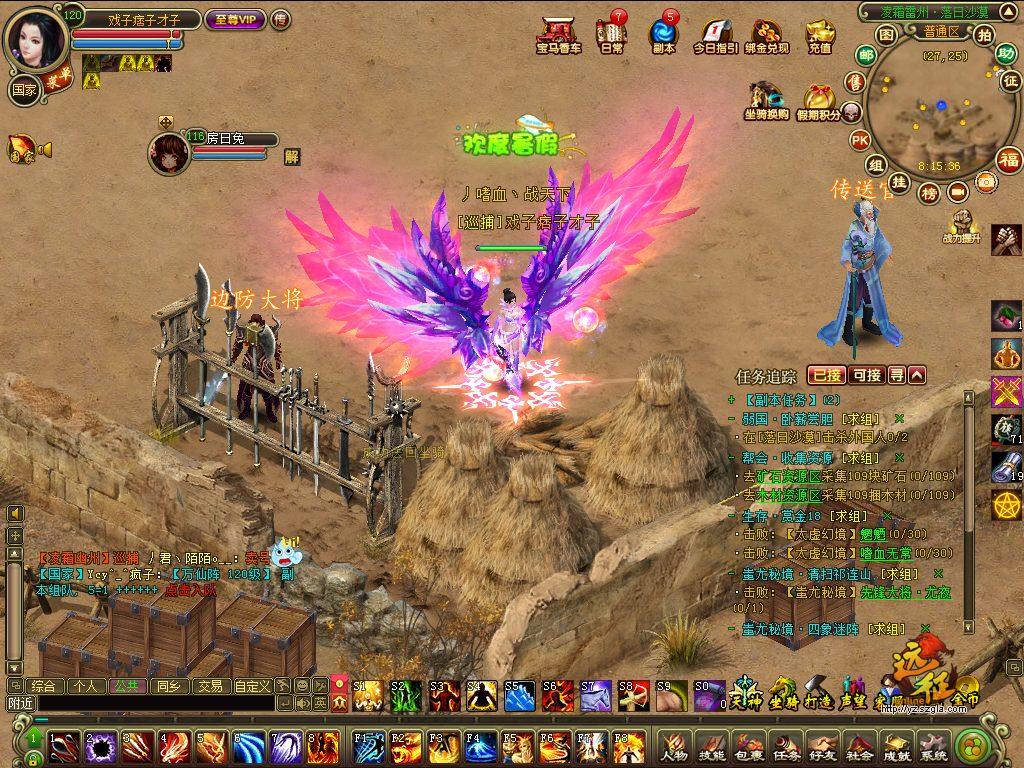Open the 邮 mail button
Image resolution: width=1024 pixels, height=768 pixels.
click(866, 56)
